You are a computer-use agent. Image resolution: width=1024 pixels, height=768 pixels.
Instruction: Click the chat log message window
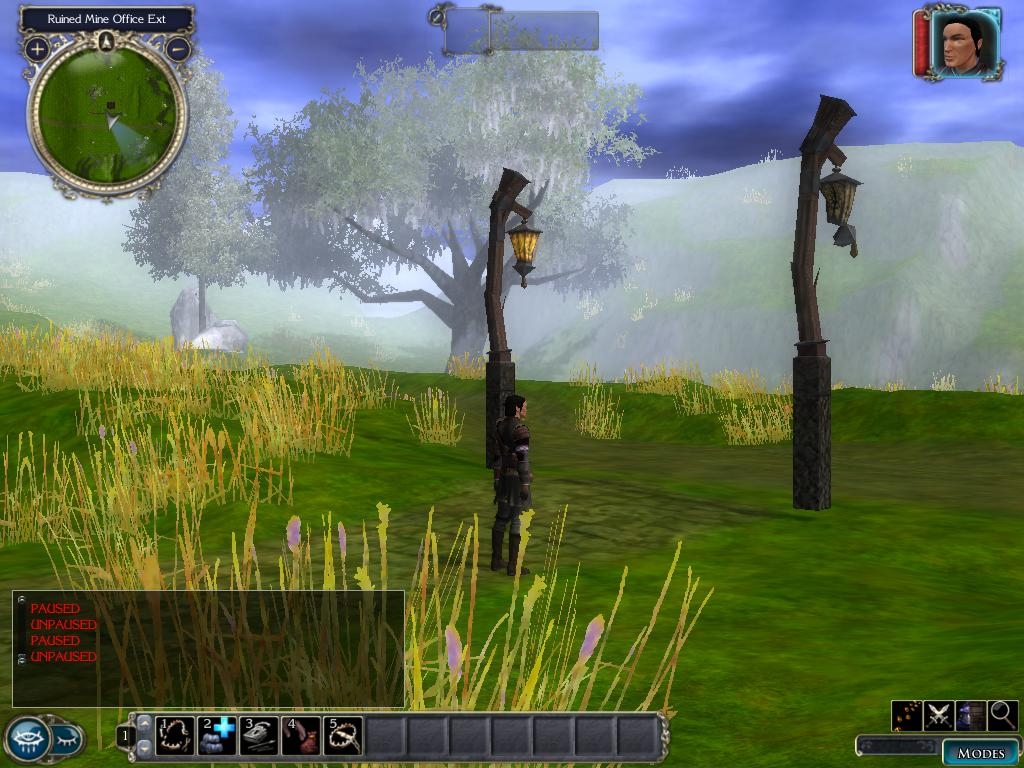[208, 649]
